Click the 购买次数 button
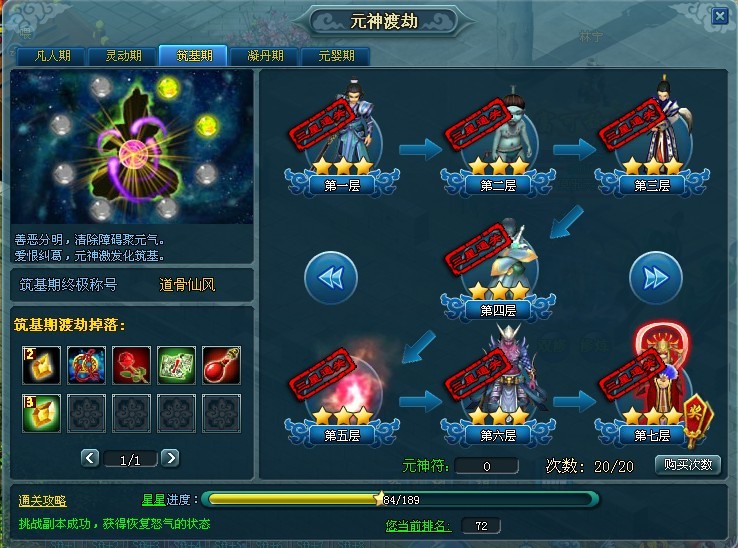Image resolution: width=738 pixels, height=548 pixels. point(687,465)
